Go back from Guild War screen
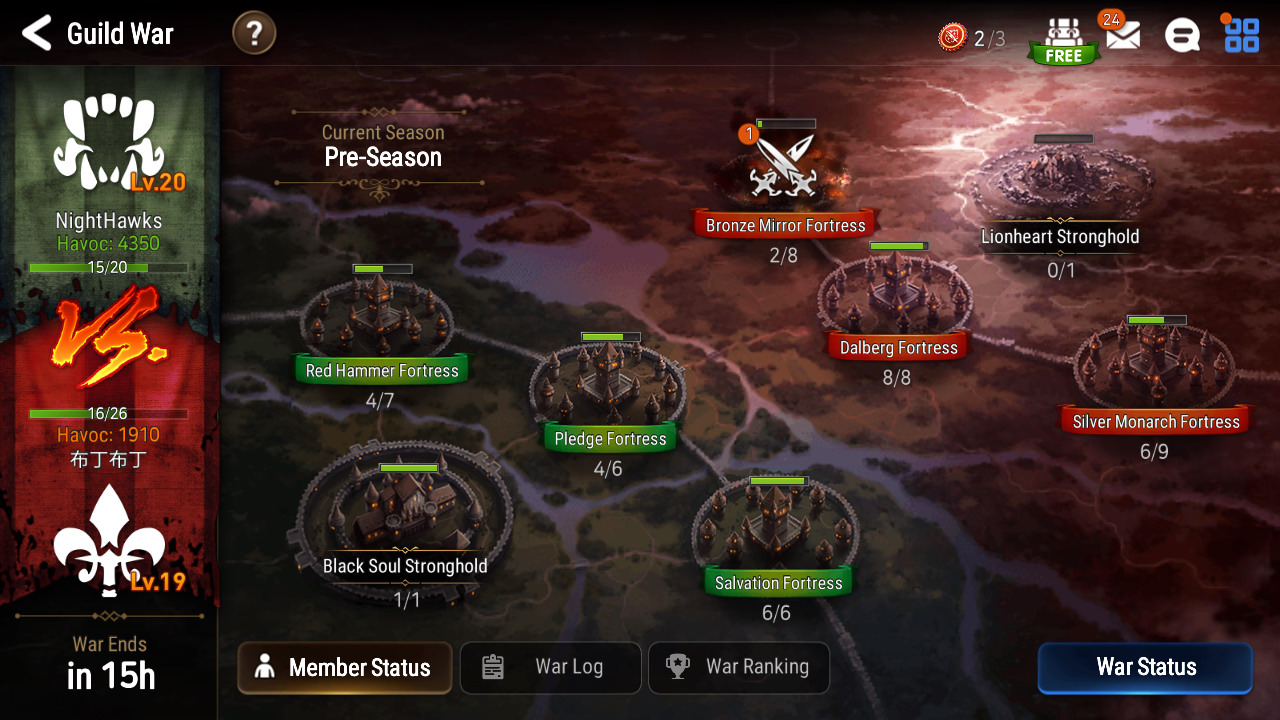1280x720 pixels. pos(37,34)
